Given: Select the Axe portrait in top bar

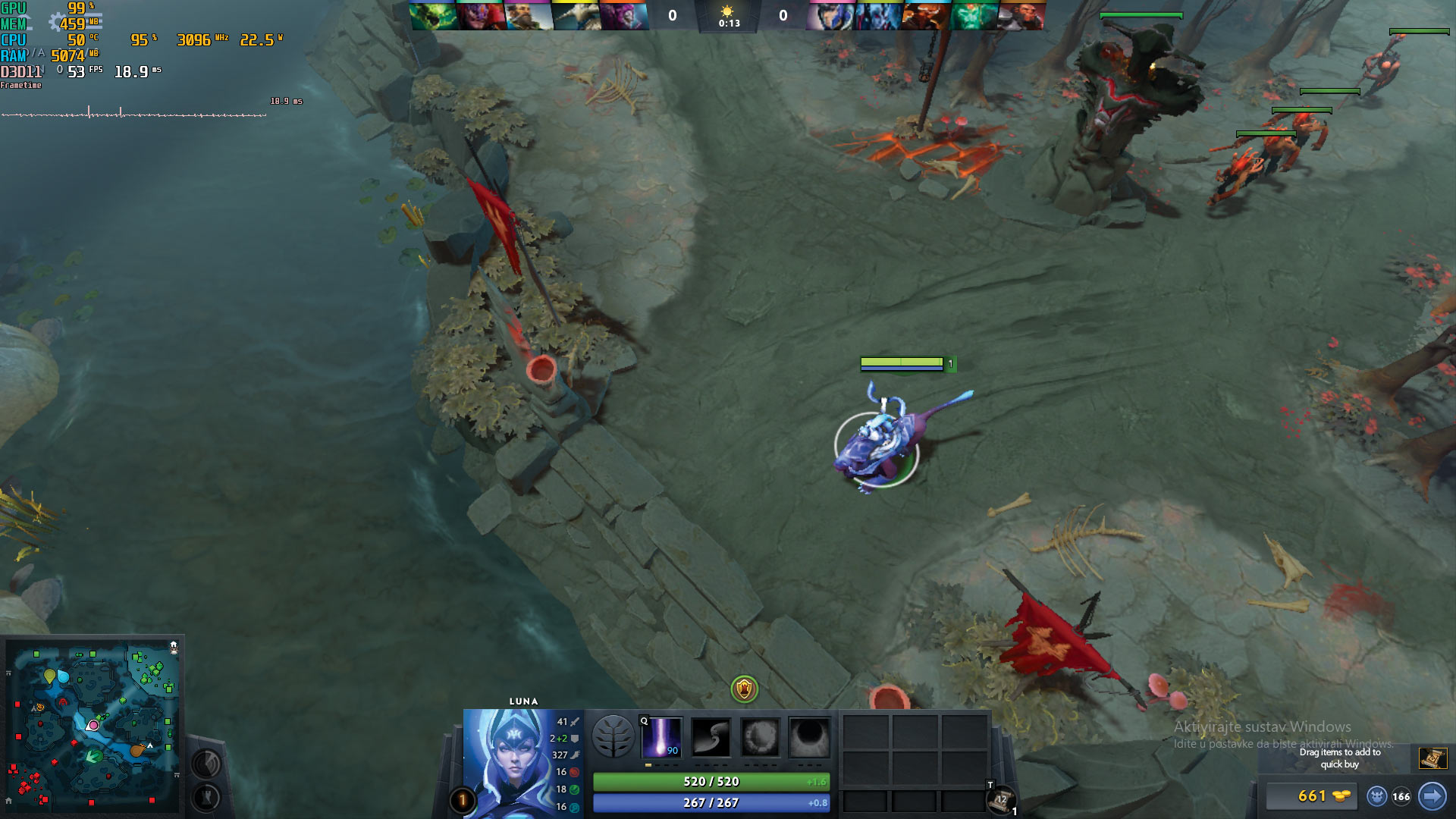Looking at the screenshot, I should tap(1021, 15).
